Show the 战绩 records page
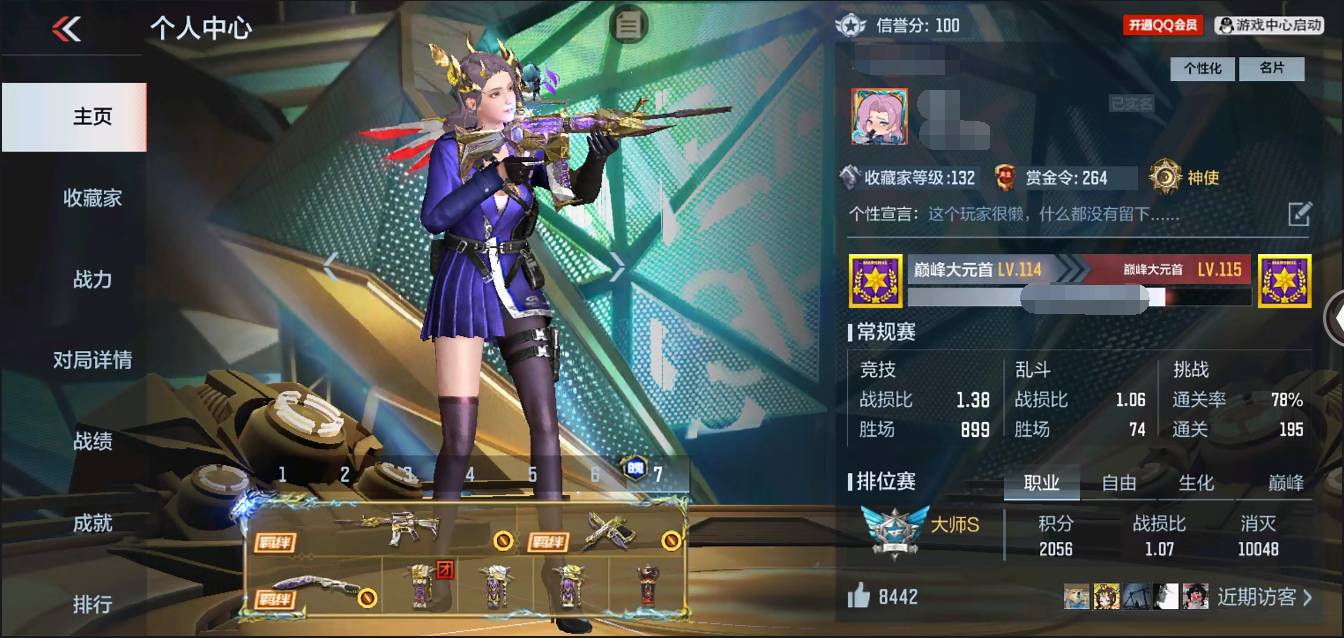This screenshot has width=1344, height=638. pyautogui.click(x=92, y=441)
